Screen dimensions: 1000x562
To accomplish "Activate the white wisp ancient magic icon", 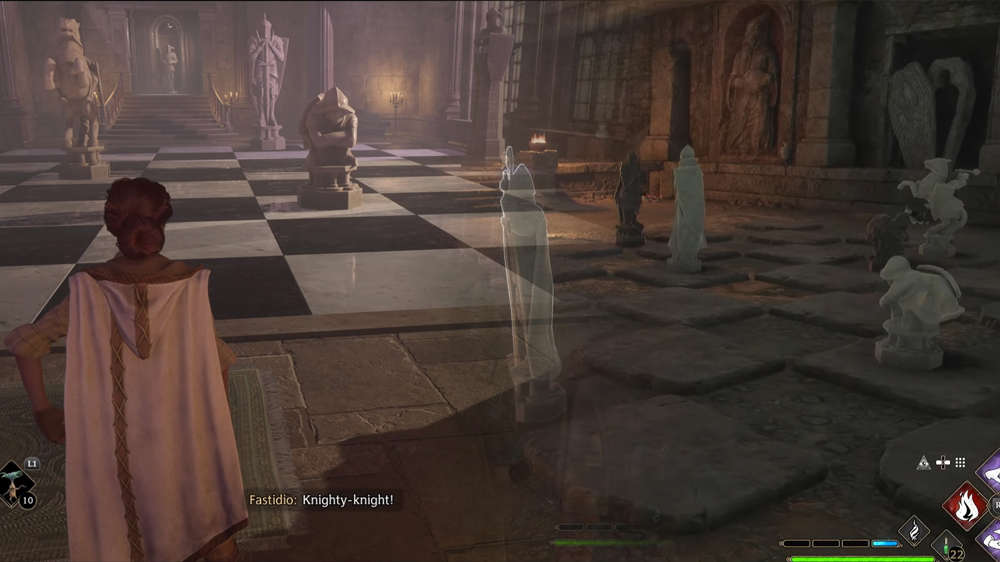I will tap(914, 531).
